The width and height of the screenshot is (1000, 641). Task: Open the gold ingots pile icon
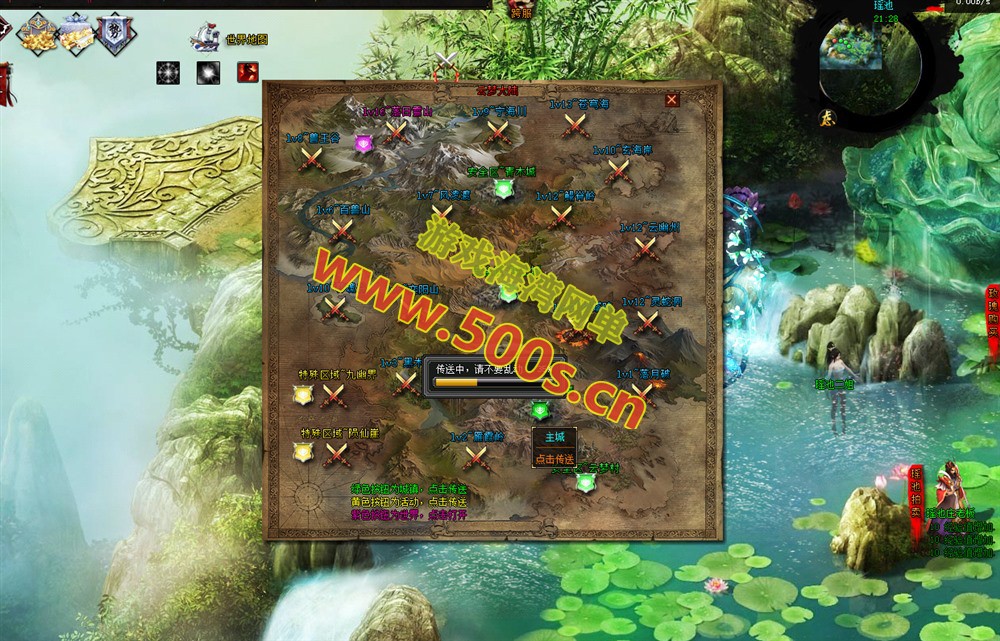[37, 33]
